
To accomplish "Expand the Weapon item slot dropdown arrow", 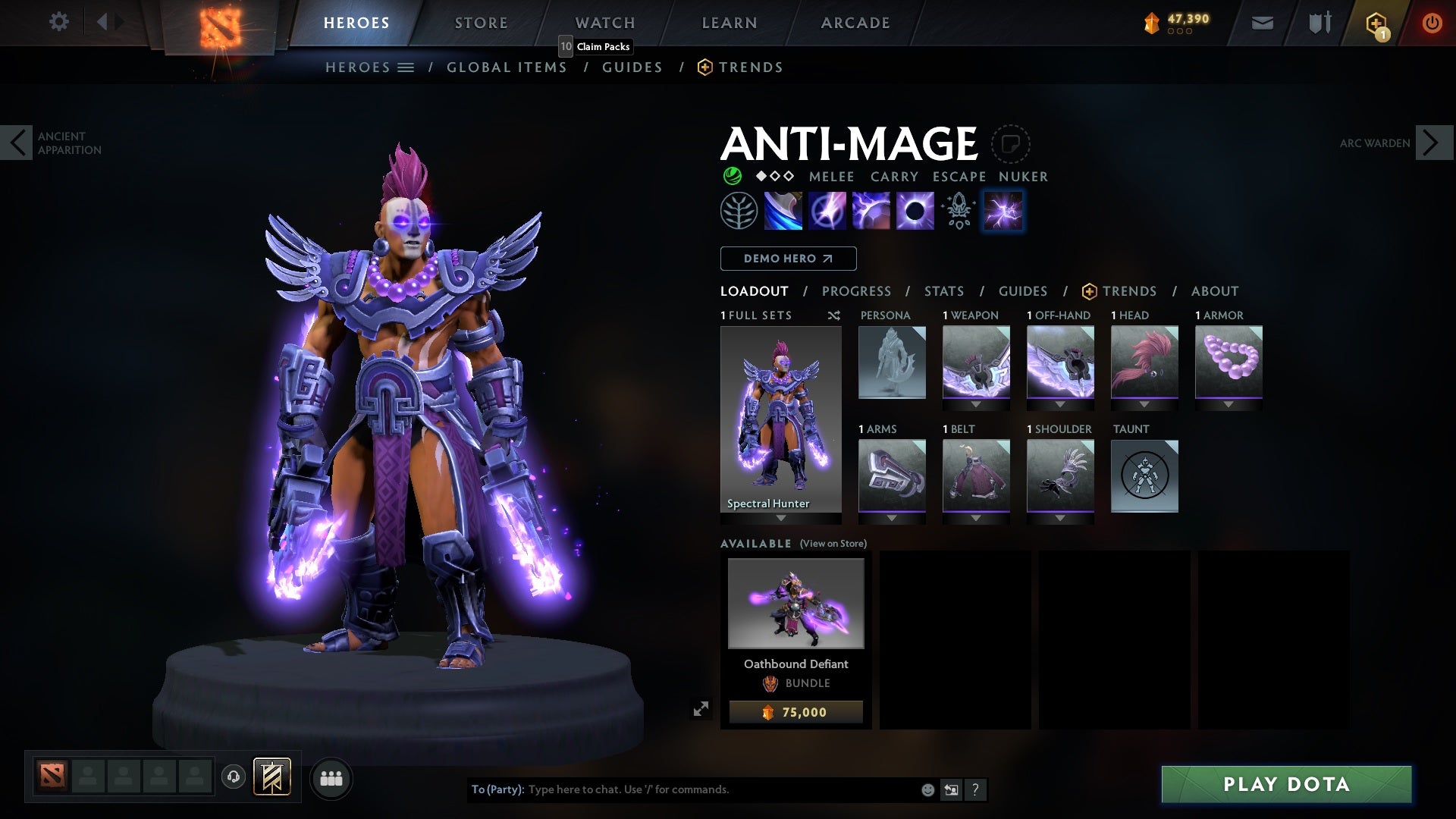I will pos(976,403).
